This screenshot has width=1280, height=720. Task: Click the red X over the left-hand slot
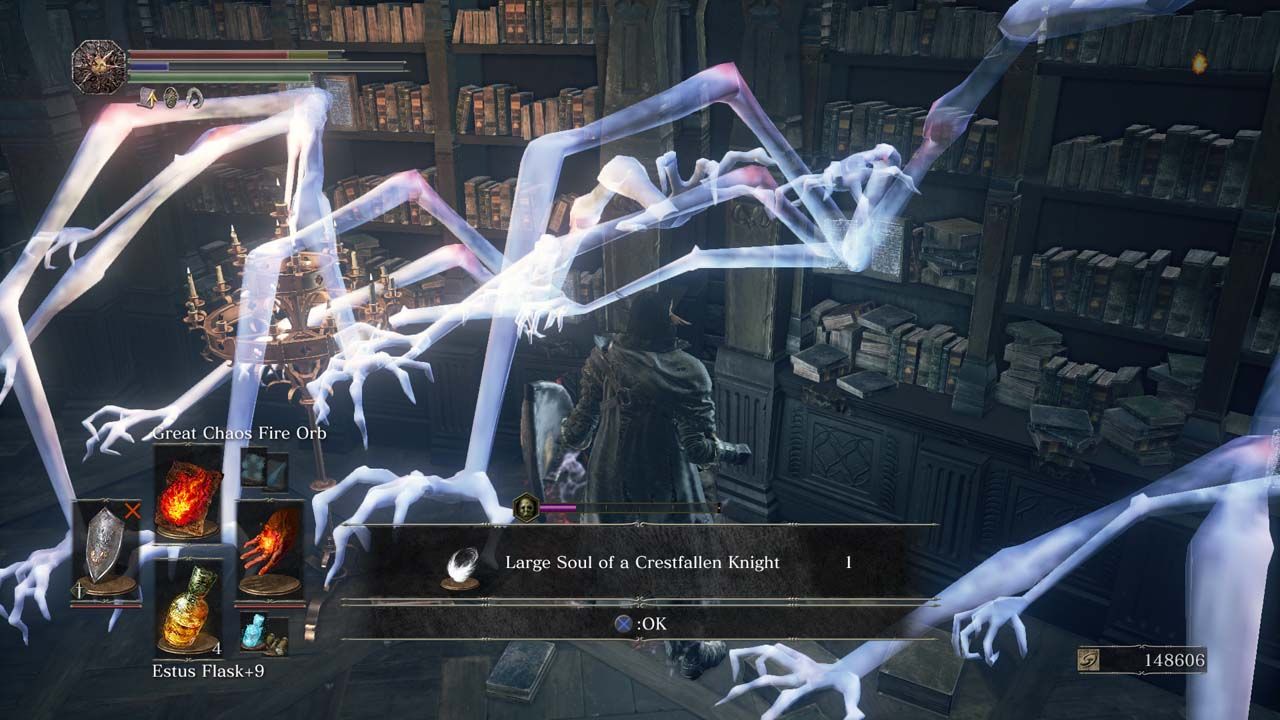(133, 510)
